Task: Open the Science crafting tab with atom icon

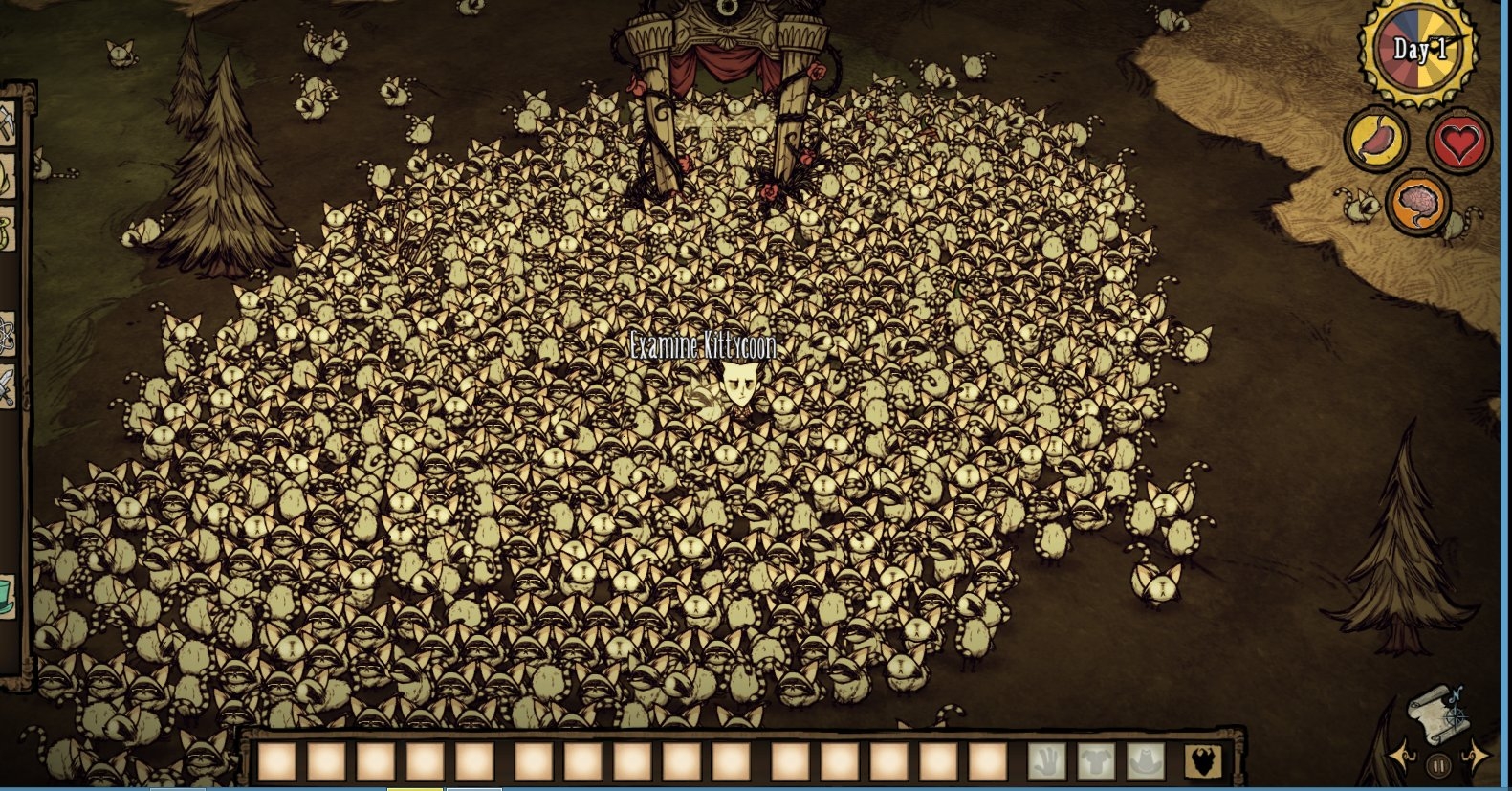Action: point(6,334)
